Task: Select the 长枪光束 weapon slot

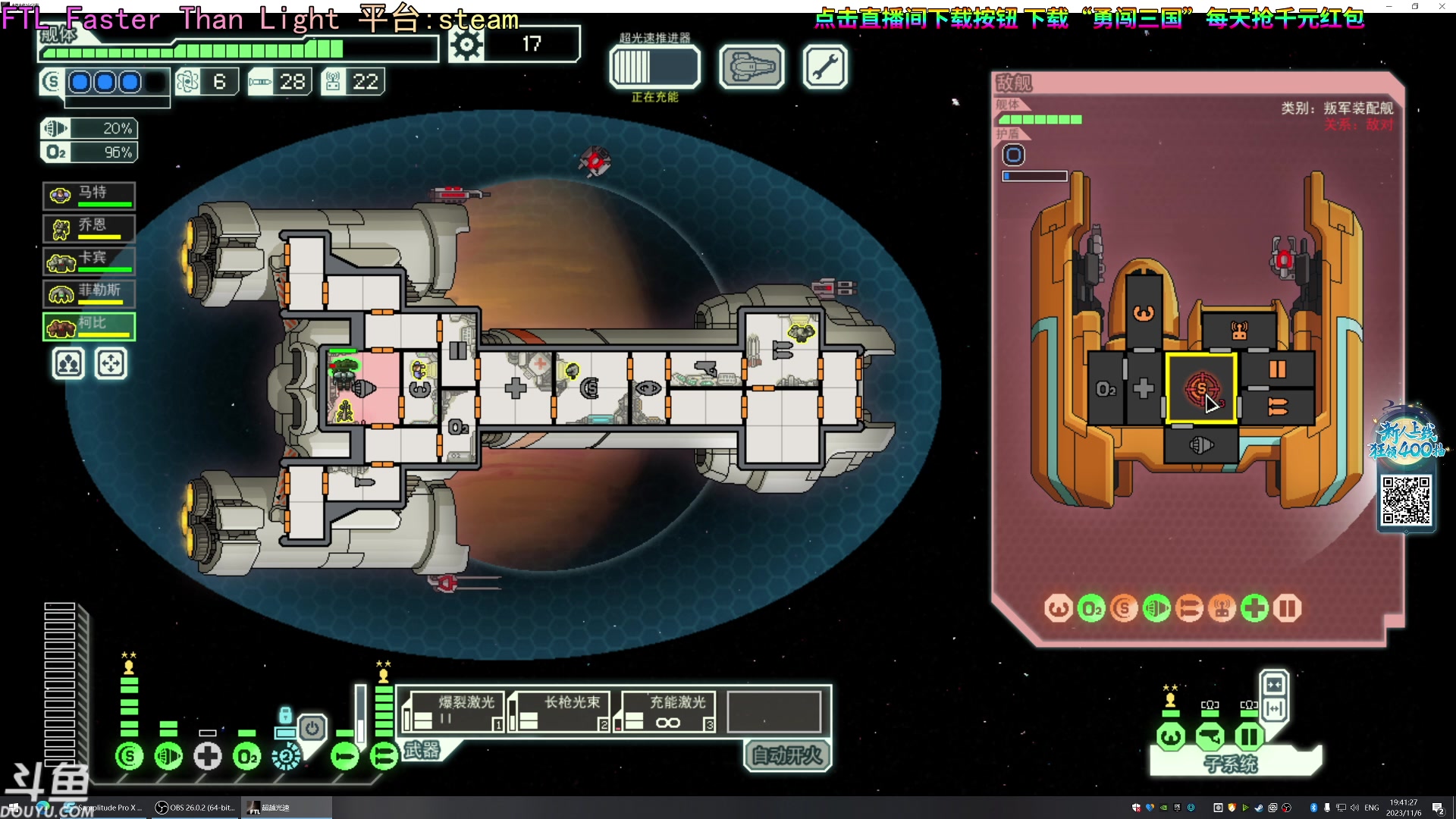Action: (x=559, y=712)
